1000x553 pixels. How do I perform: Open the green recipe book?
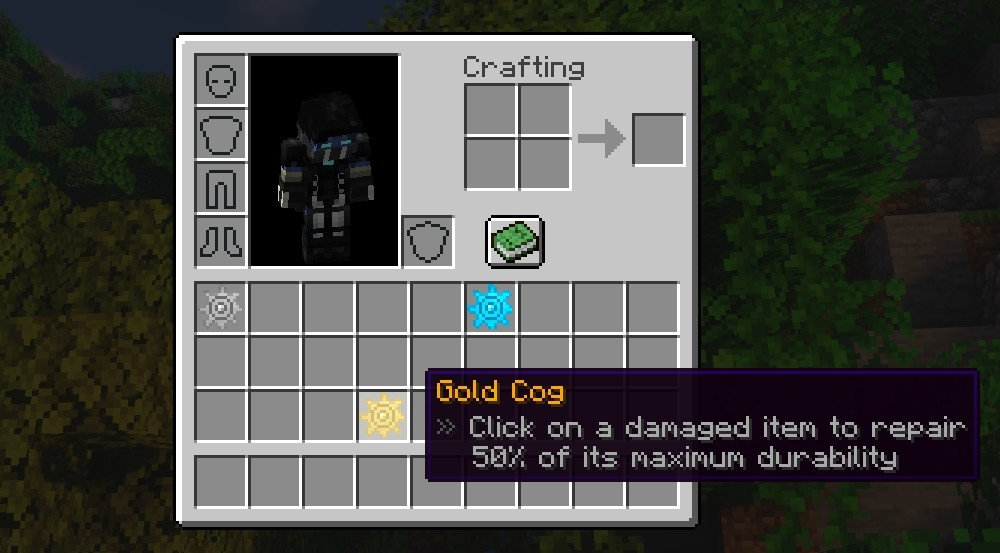[515, 242]
